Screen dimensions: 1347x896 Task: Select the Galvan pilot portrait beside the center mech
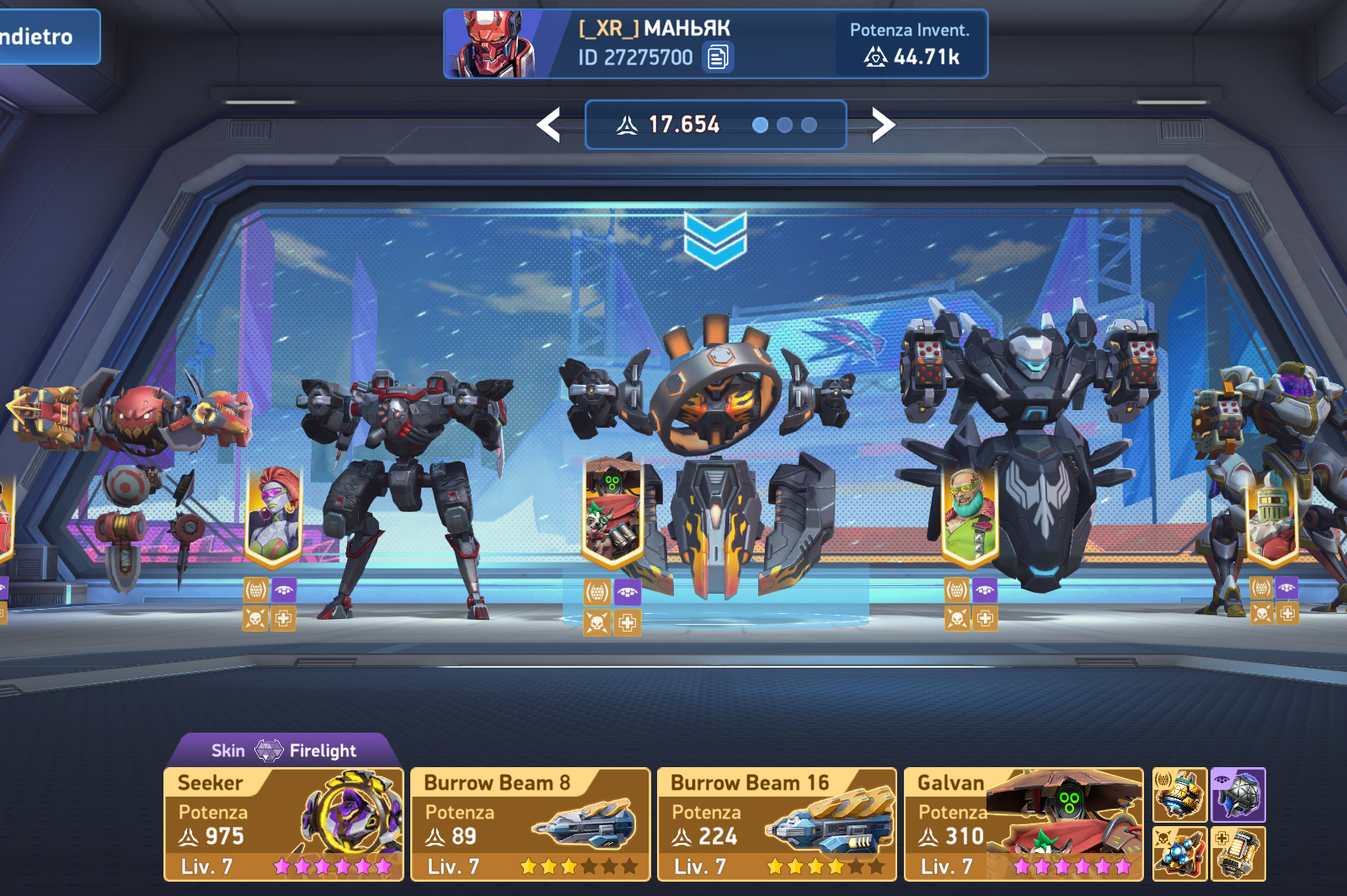coord(612,512)
